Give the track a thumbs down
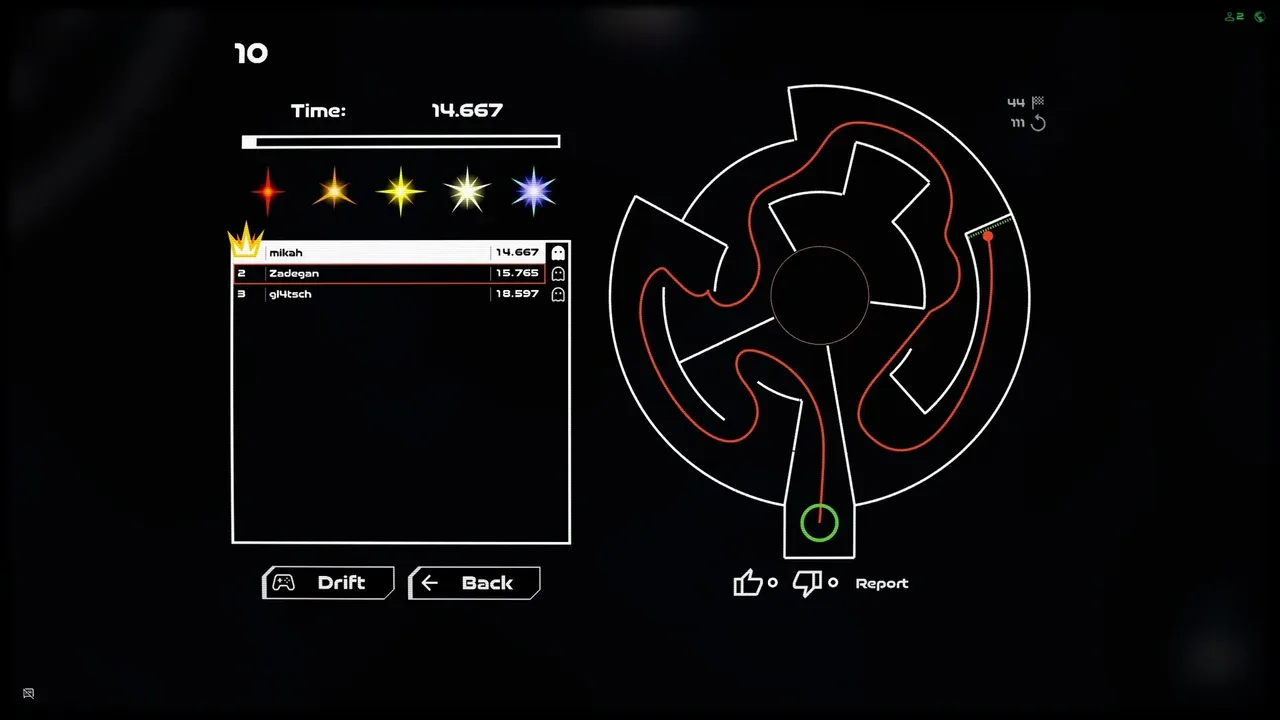 point(807,583)
